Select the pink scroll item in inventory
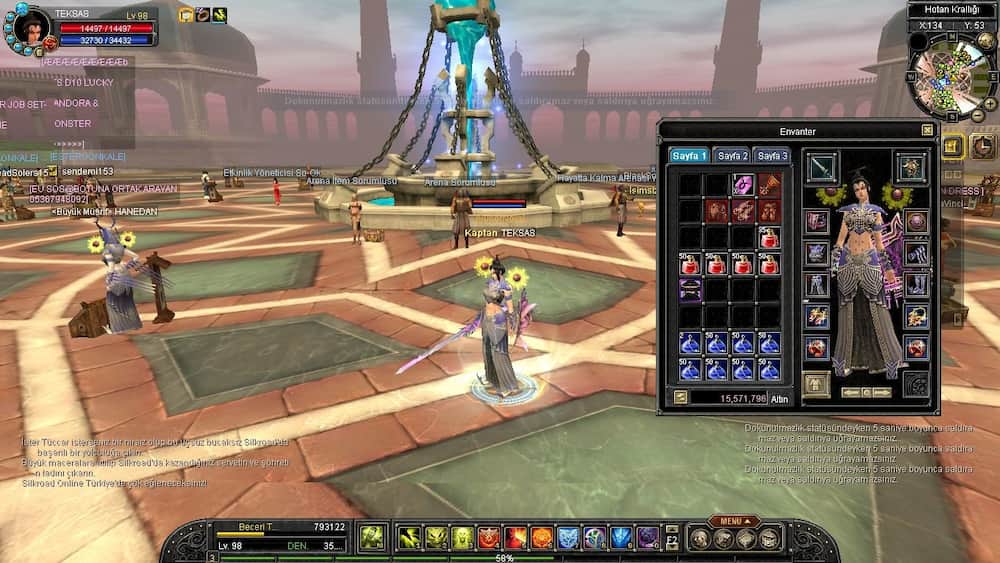Viewport: 1000px width, 563px height. [x=742, y=185]
